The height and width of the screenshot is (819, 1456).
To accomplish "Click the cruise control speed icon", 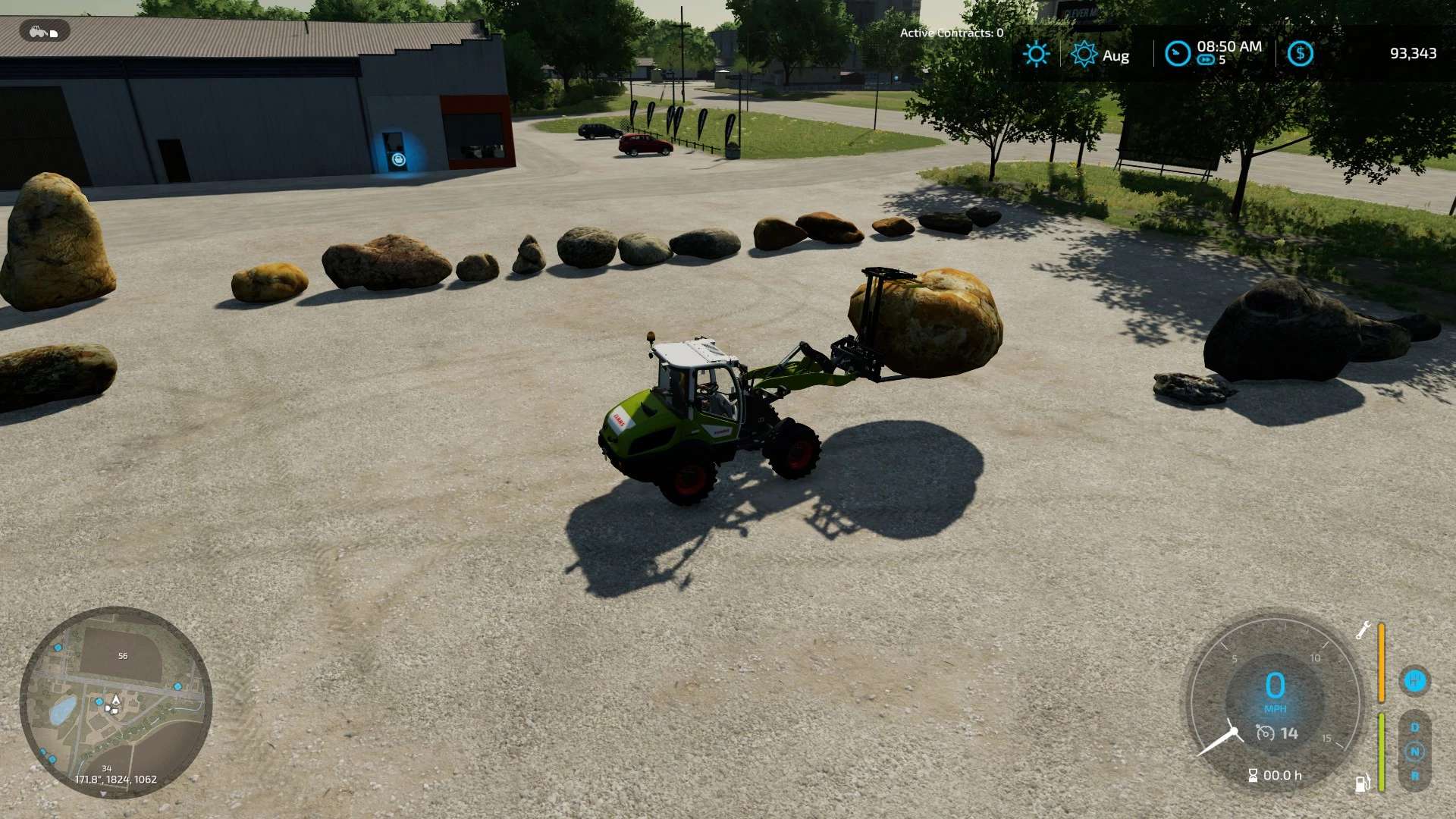I will tap(1265, 733).
